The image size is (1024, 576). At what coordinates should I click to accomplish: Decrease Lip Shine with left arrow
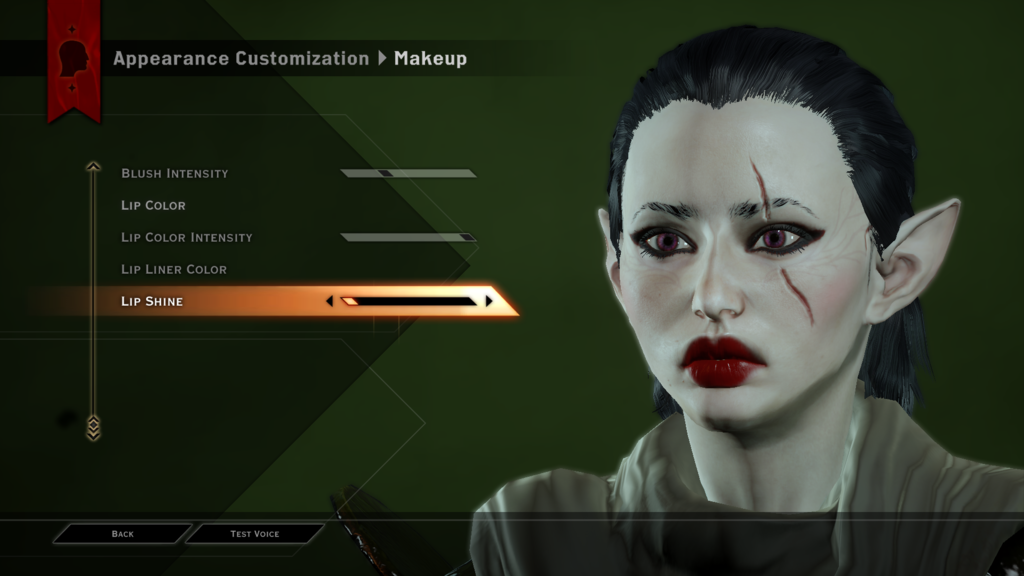pos(330,301)
